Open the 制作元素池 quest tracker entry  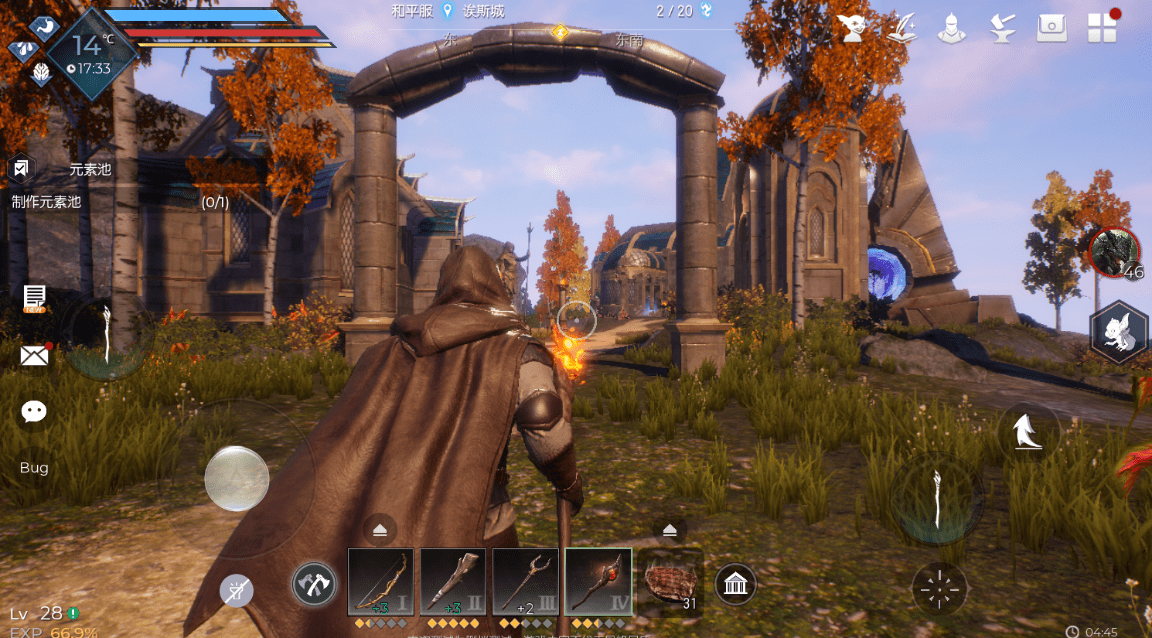point(46,202)
